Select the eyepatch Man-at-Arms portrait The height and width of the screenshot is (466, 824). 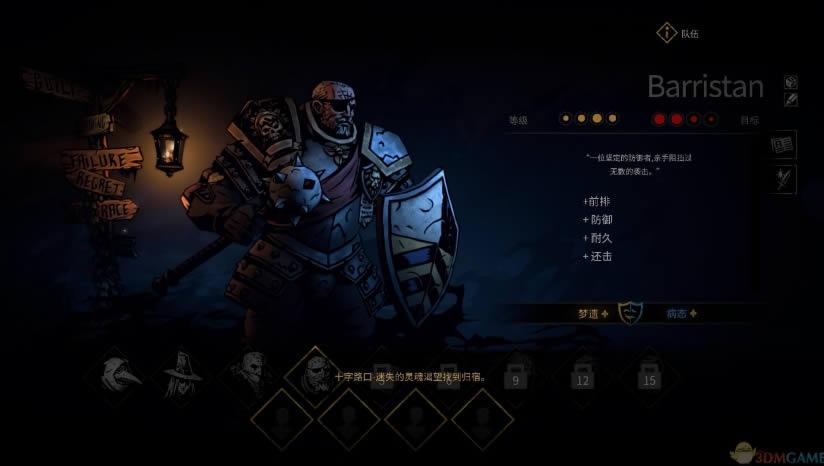tap(314, 375)
